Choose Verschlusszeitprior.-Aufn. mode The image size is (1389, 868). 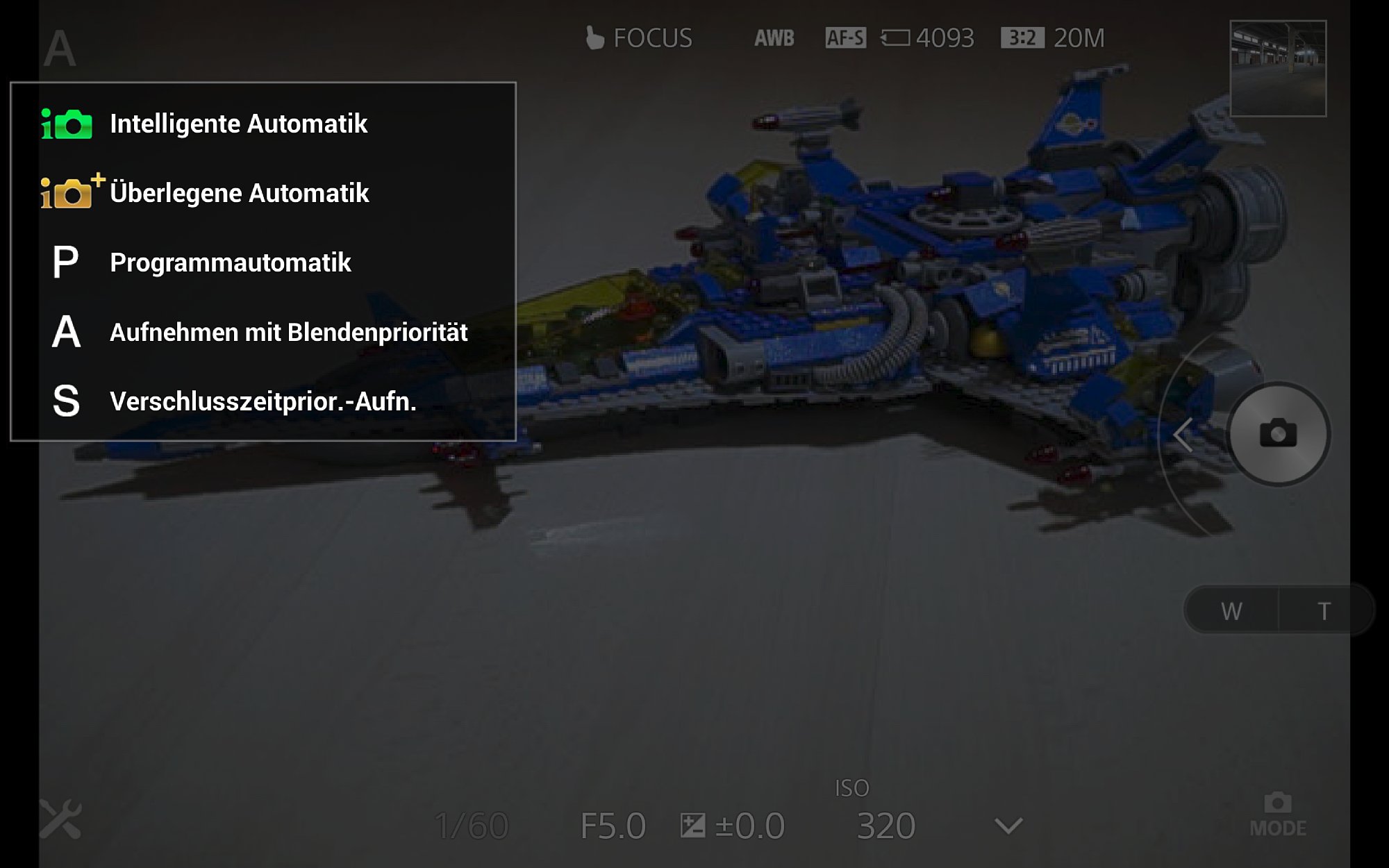pyautogui.click(x=263, y=401)
